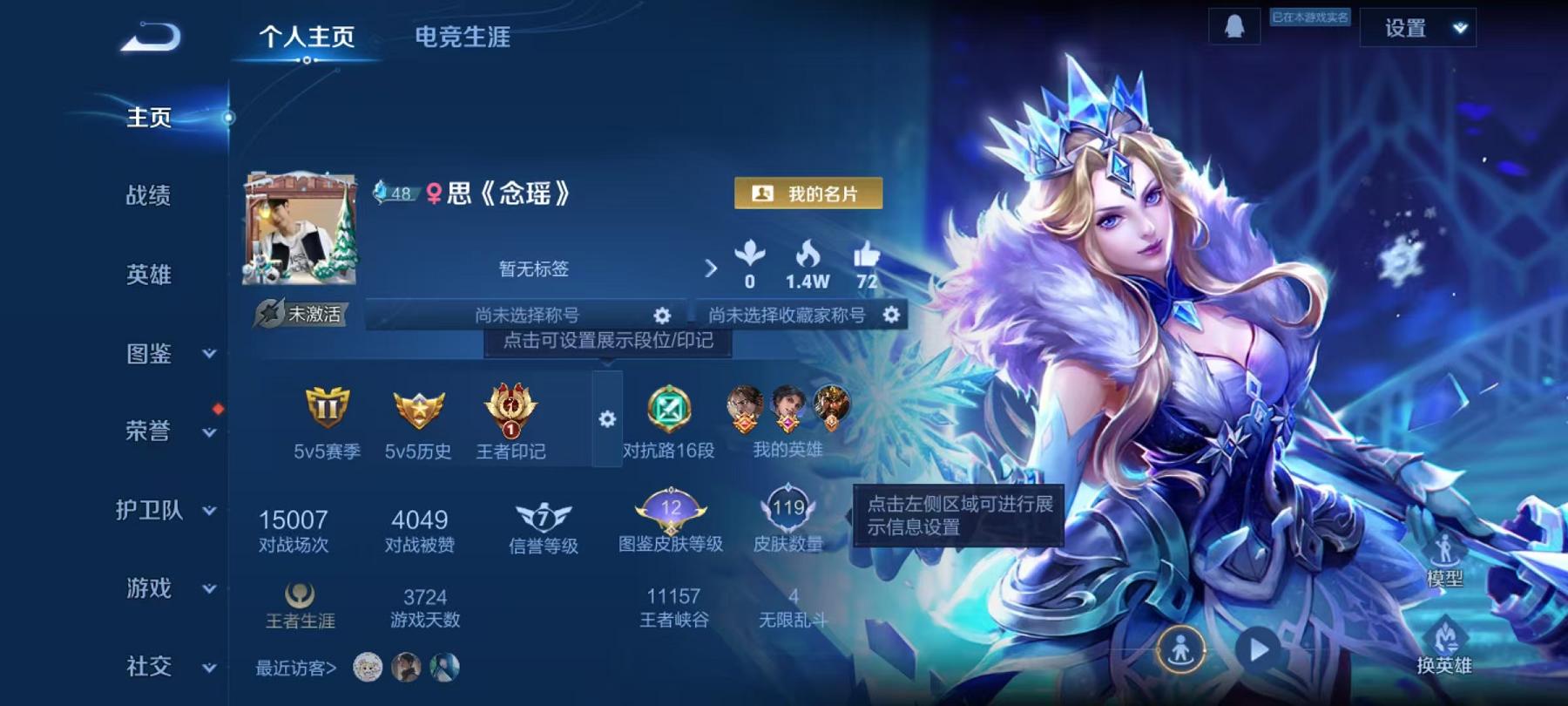
Task: Open the notification bell at top right
Action: tap(1233, 27)
